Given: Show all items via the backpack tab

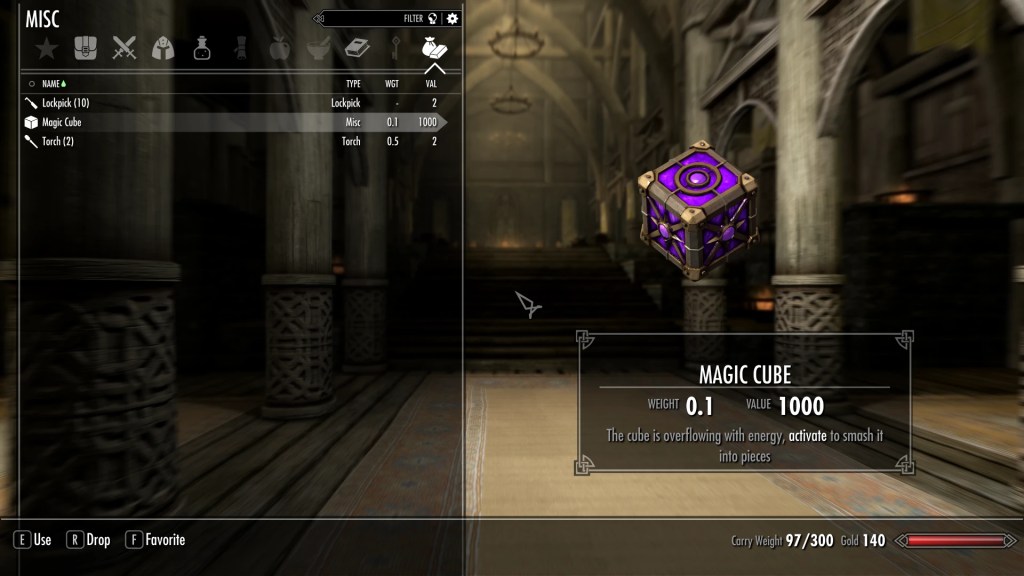Looking at the screenshot, I should 85,47.
